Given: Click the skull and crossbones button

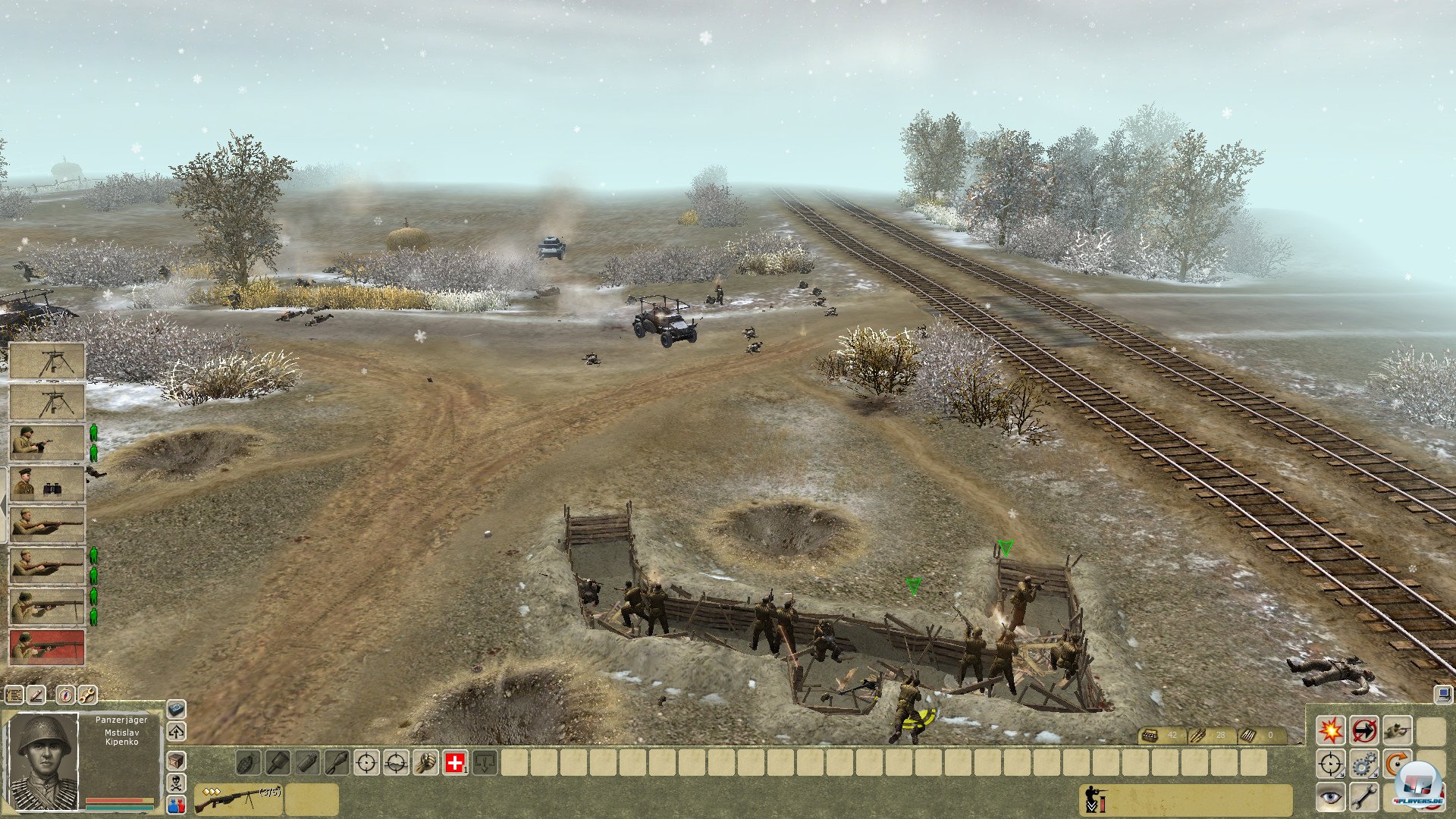Looking at the screenshot, I should [x=176, y=783].
